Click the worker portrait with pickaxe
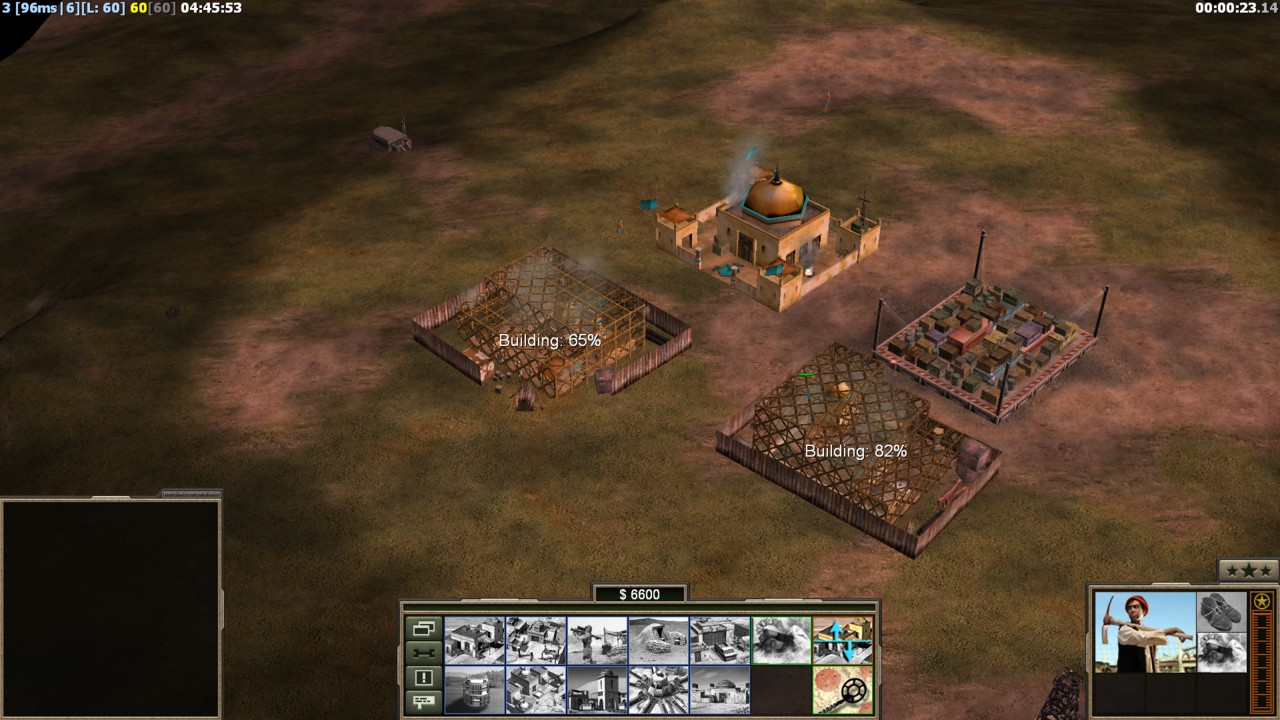This screenshot has width=1280, height=720. point(1144,632)
